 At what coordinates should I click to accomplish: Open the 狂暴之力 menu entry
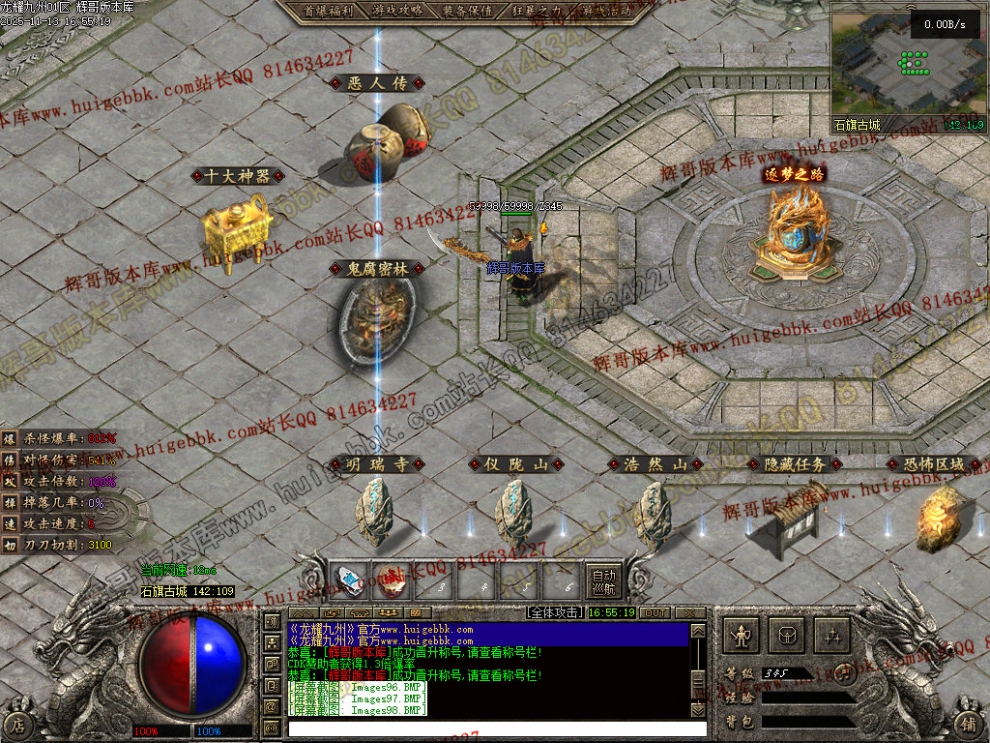point(535,10)
